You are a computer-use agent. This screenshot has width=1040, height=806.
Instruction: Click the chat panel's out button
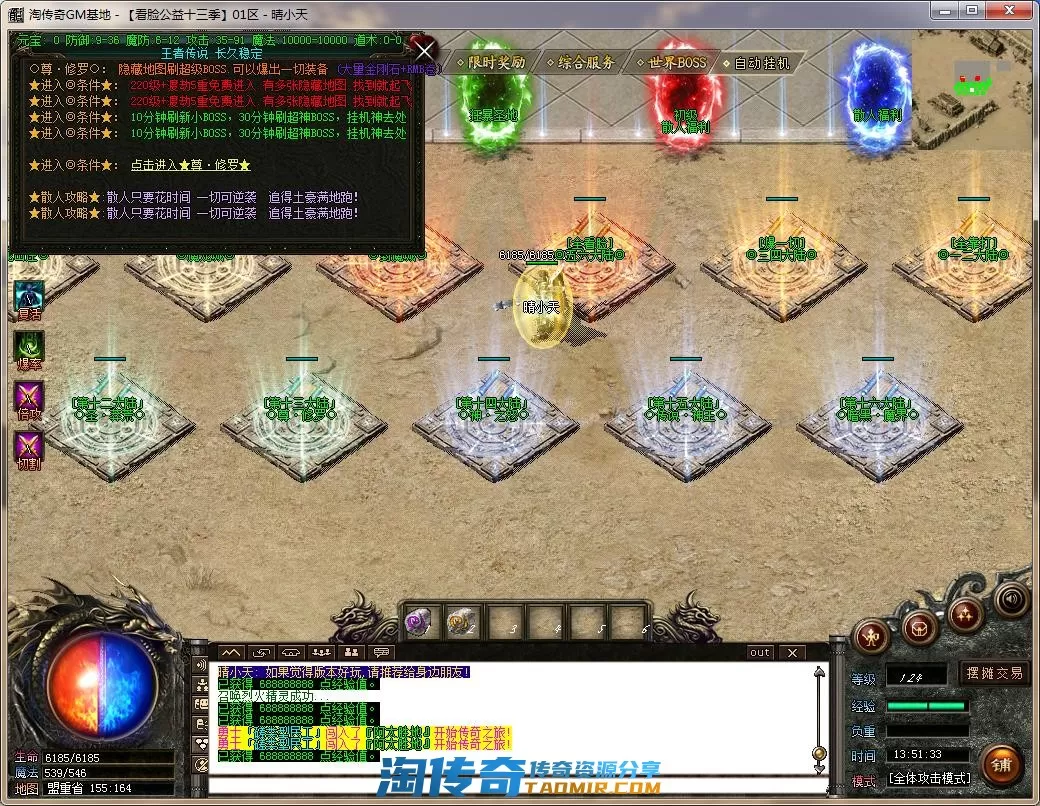tap(760, 653)
